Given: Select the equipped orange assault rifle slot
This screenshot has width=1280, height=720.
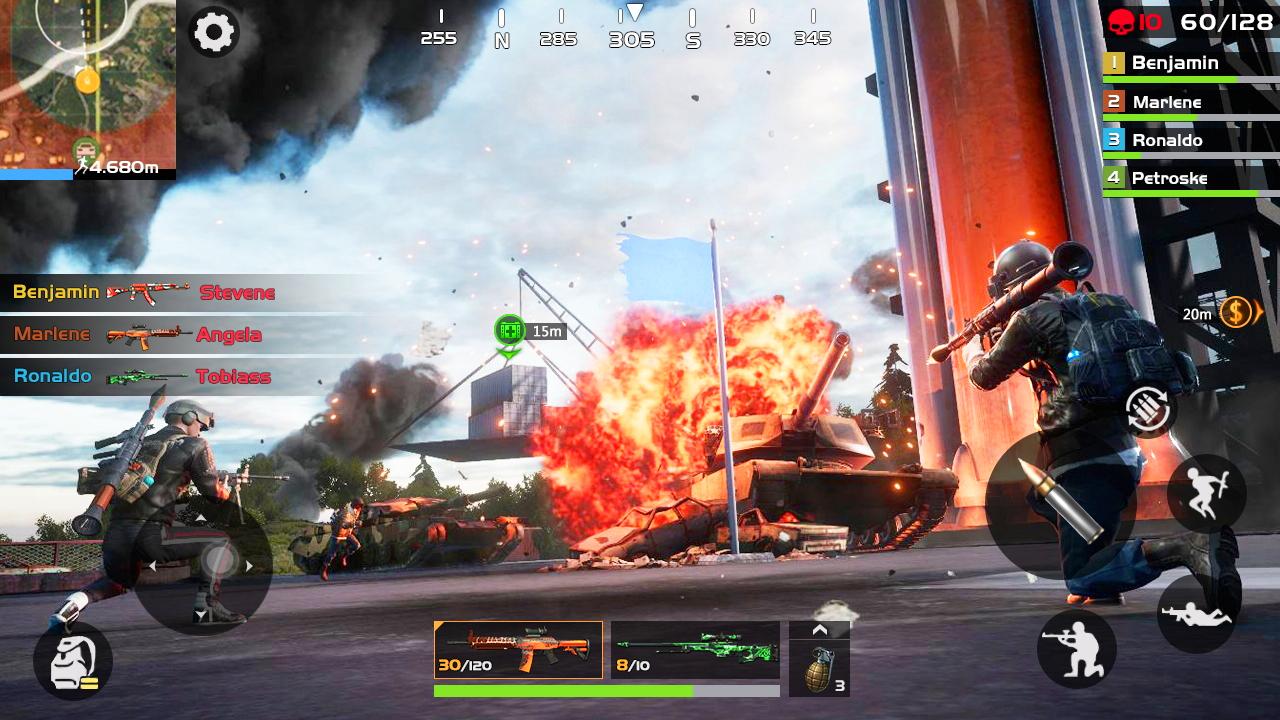Looking at the screenshot, I should (x=517, y=650).
